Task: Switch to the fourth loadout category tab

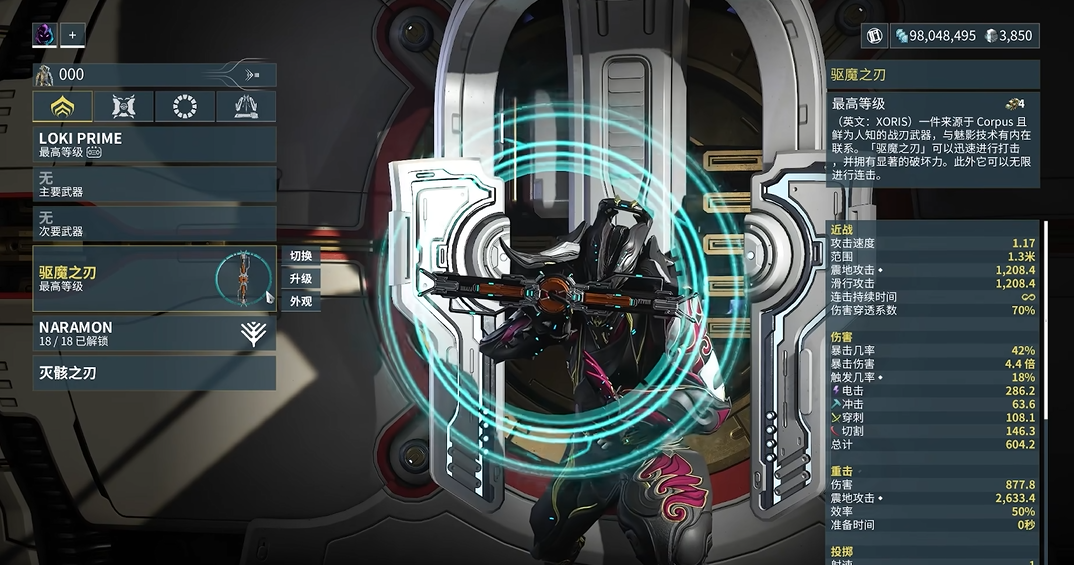Action: pos(246,106)
